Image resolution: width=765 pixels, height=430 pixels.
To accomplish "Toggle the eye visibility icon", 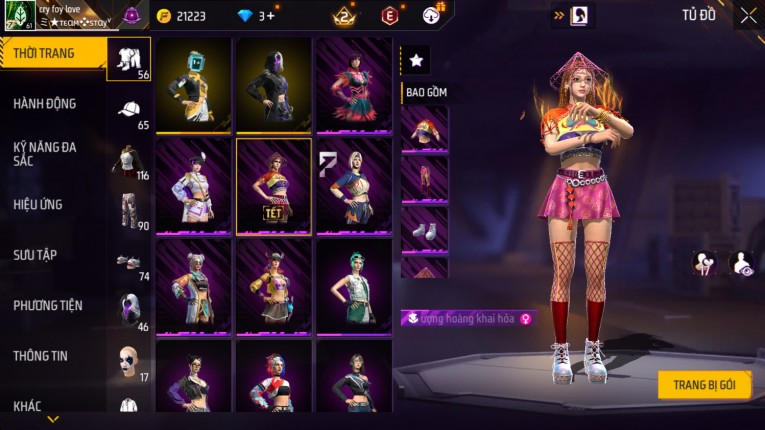I will [741, 263].
